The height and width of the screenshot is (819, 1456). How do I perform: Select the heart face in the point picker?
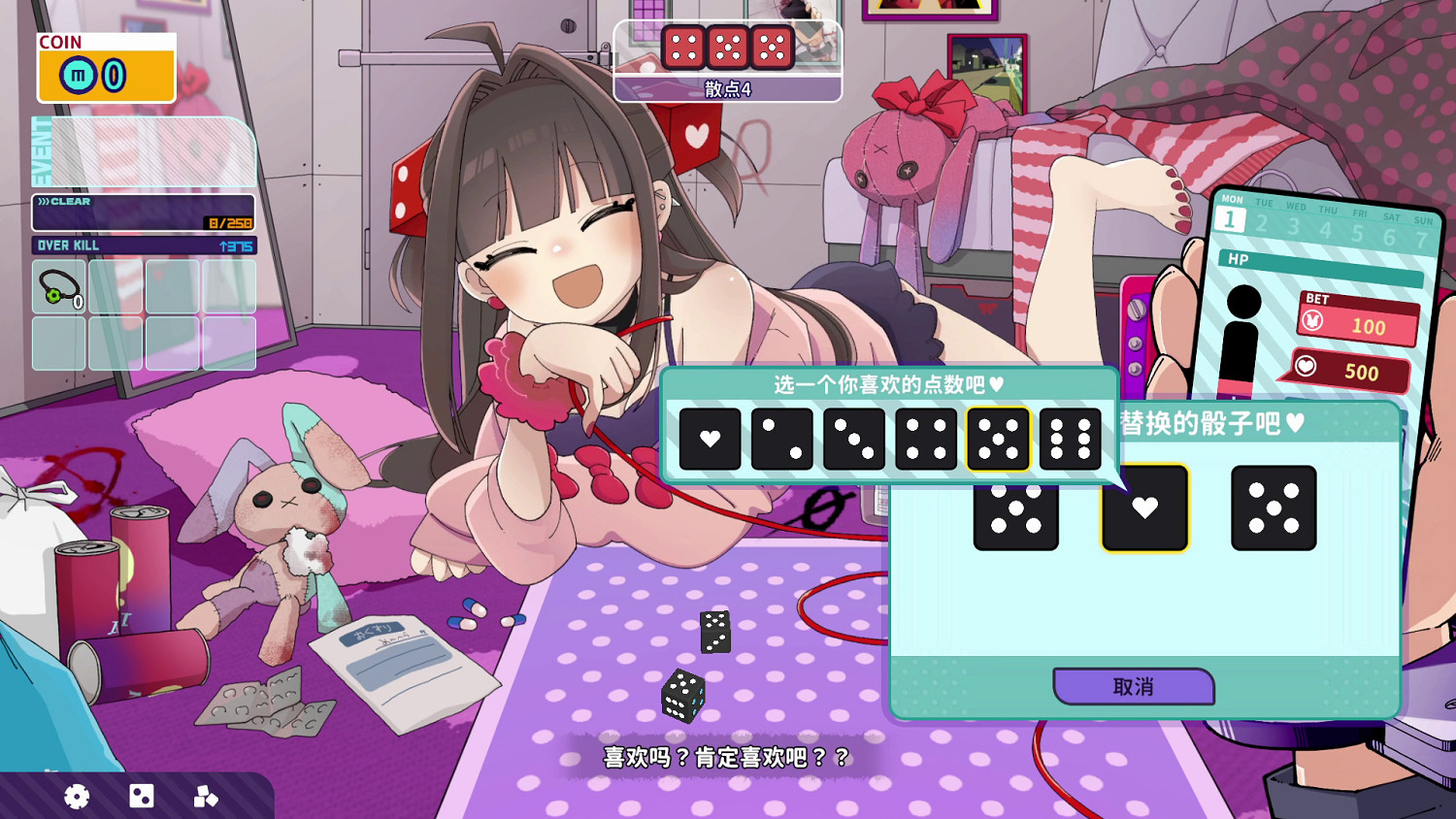click(710, 438)
